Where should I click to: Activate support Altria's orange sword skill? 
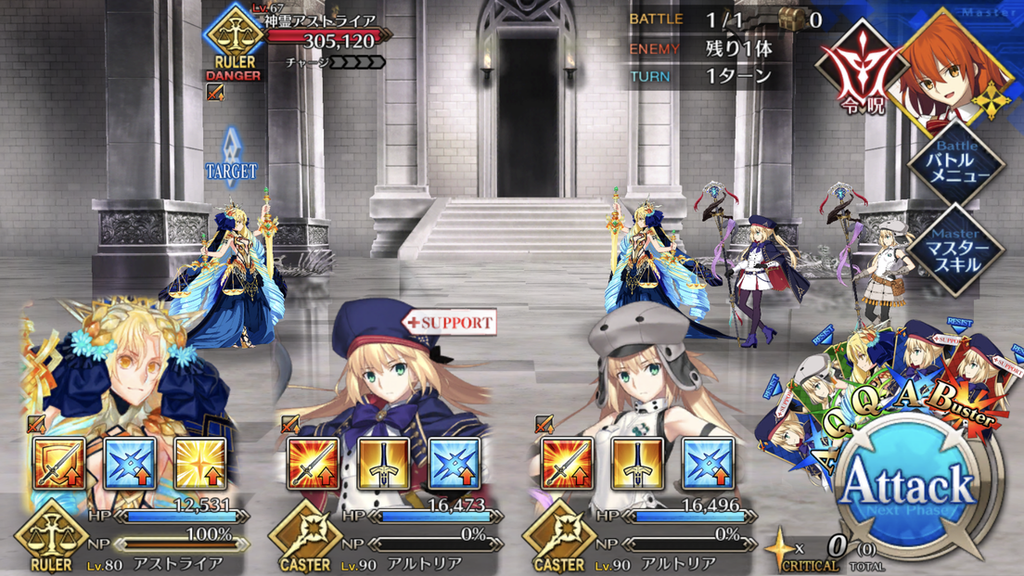(x=313, y=464)
